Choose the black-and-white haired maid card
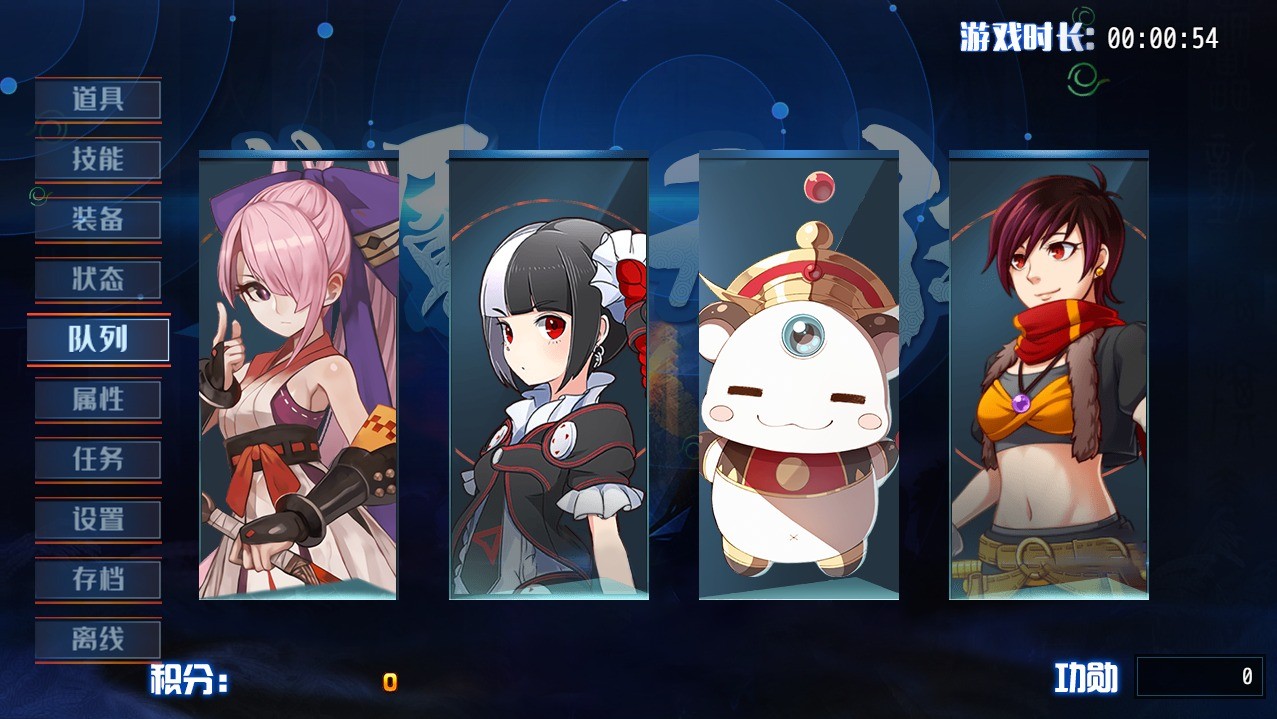This screenshot has height=719, width=1277. tap(548, 376)
